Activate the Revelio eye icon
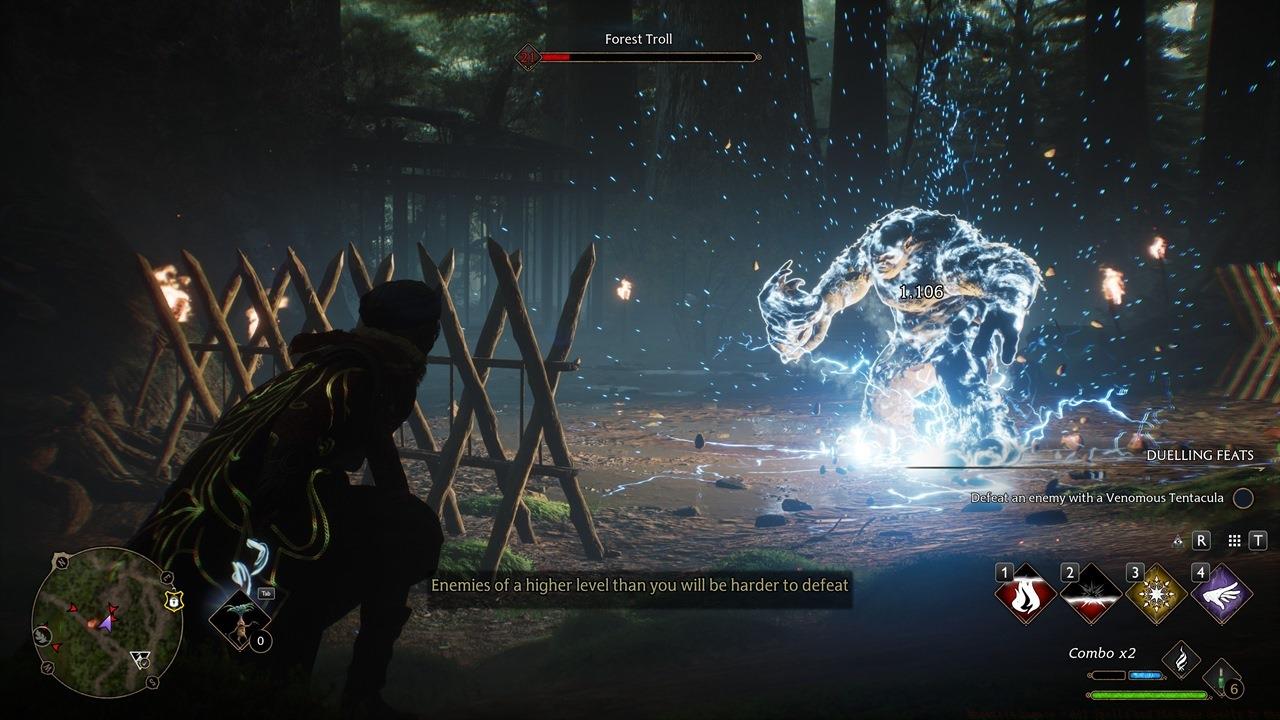This screenshot has height=720, width=1280. click(x=1178, y=540)
